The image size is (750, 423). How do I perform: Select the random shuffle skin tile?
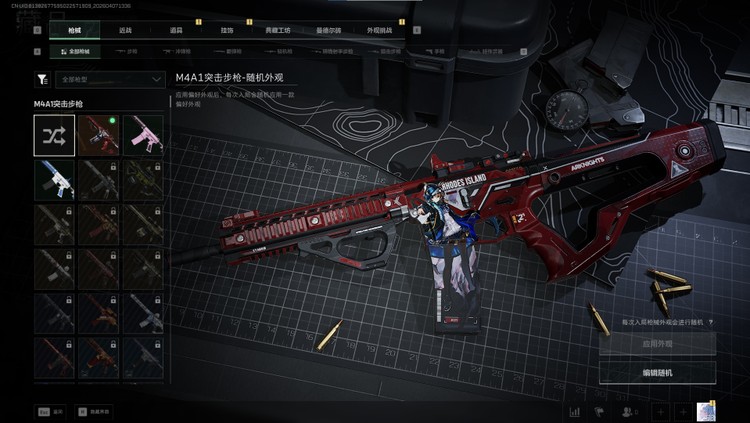[54, 135]
